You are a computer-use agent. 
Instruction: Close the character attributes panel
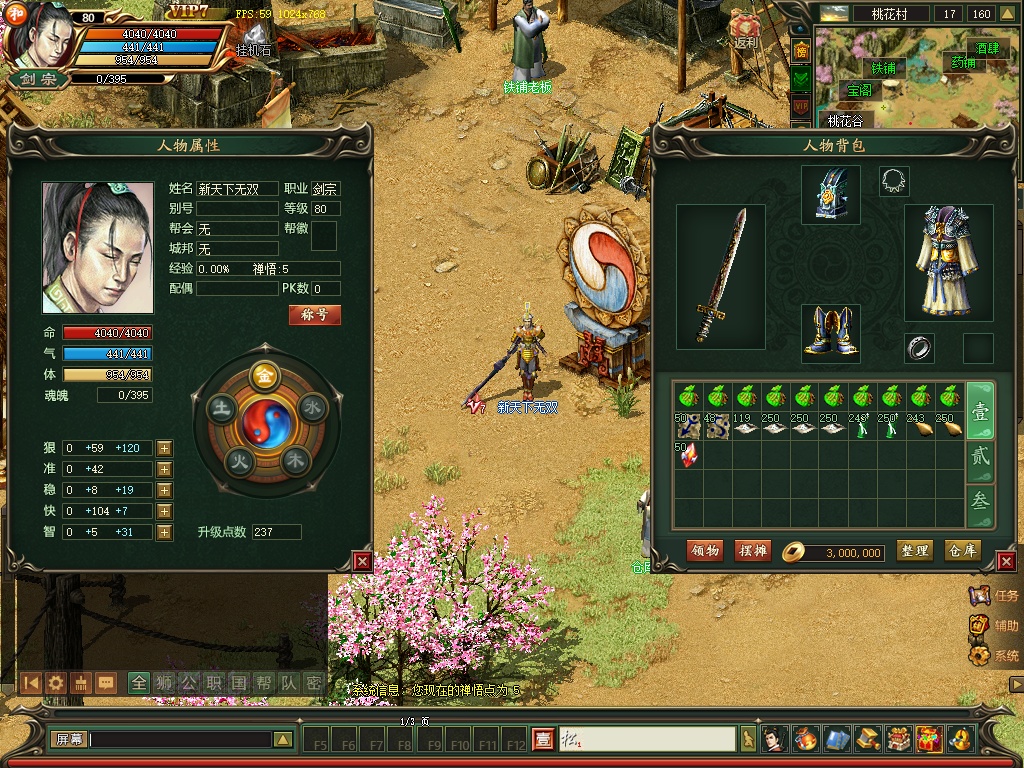[362, 562]
